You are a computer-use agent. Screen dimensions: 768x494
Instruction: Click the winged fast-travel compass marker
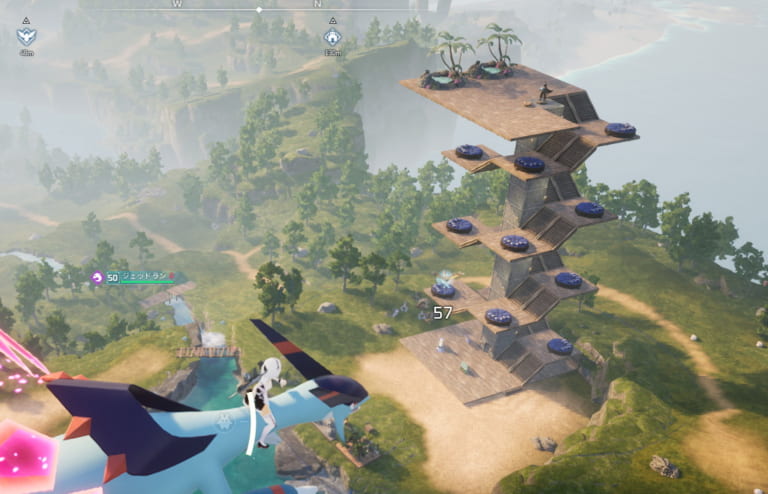click(27, 36)
